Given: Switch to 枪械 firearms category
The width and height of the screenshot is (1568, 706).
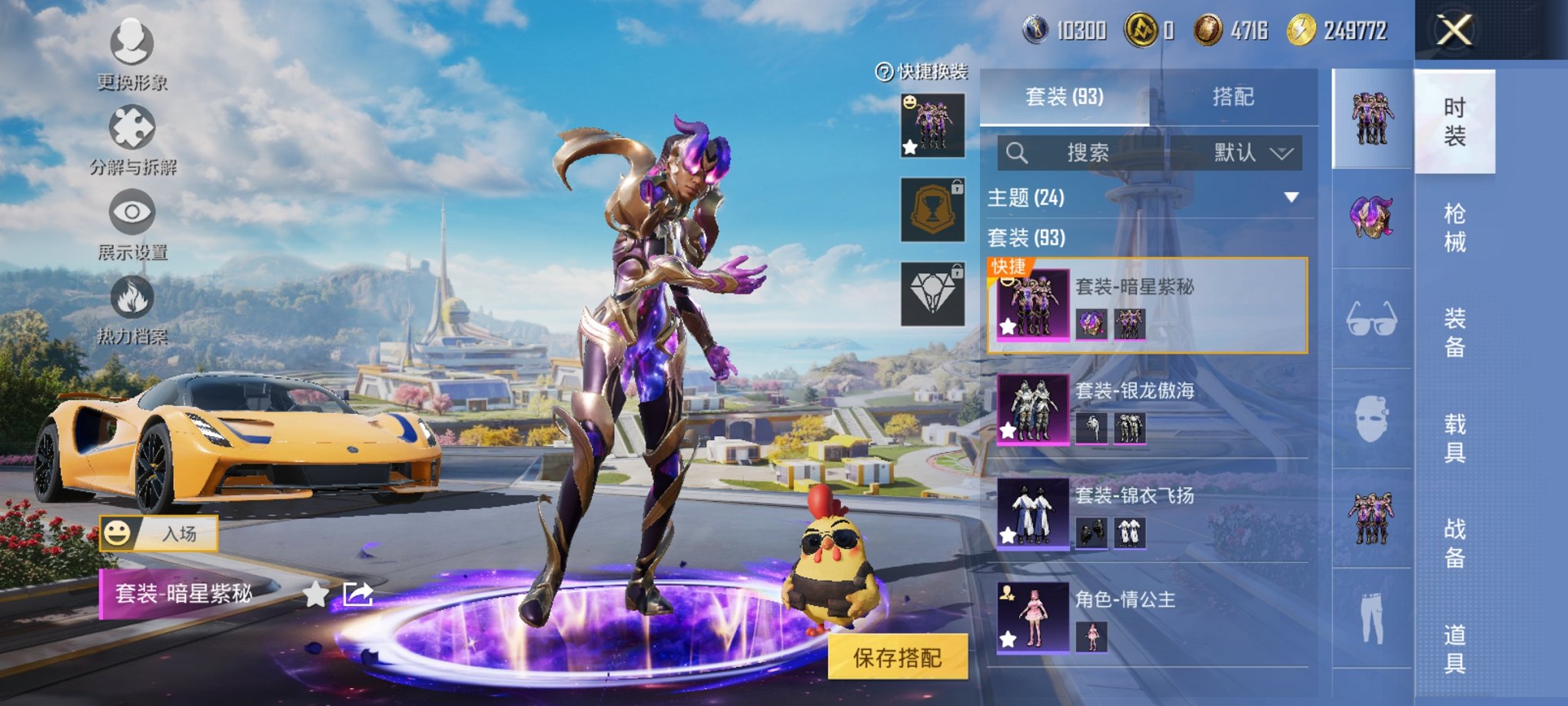Looking at the screenshot, I should (x=1454, y=228).
